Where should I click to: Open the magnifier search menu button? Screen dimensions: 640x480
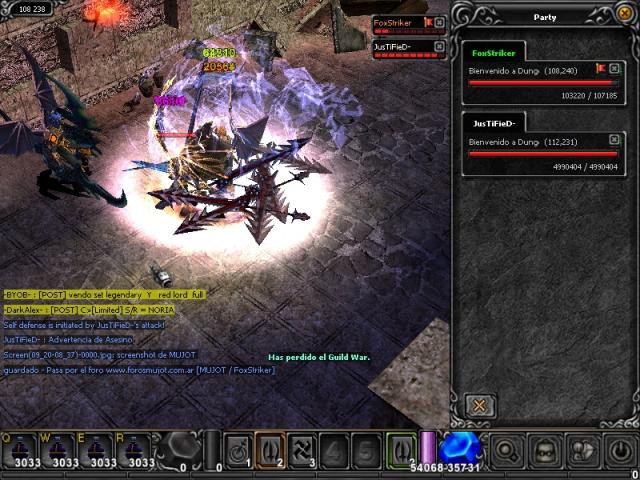point(505,449)
